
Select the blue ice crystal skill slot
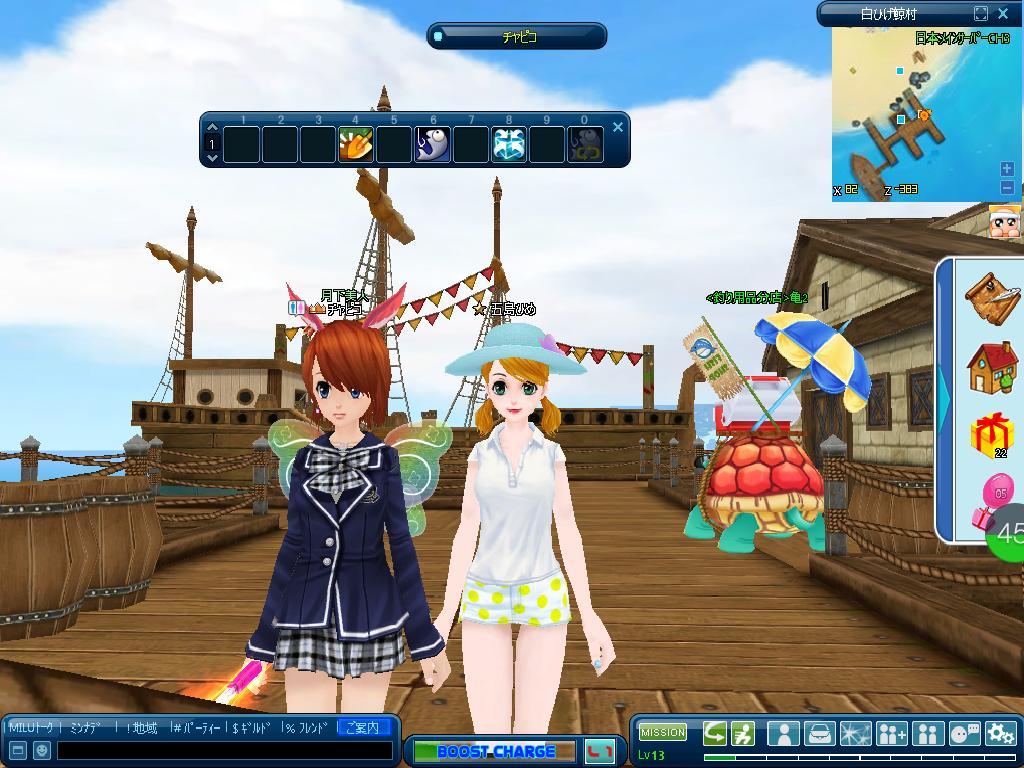pyautogui.click(x=509, y=145)
